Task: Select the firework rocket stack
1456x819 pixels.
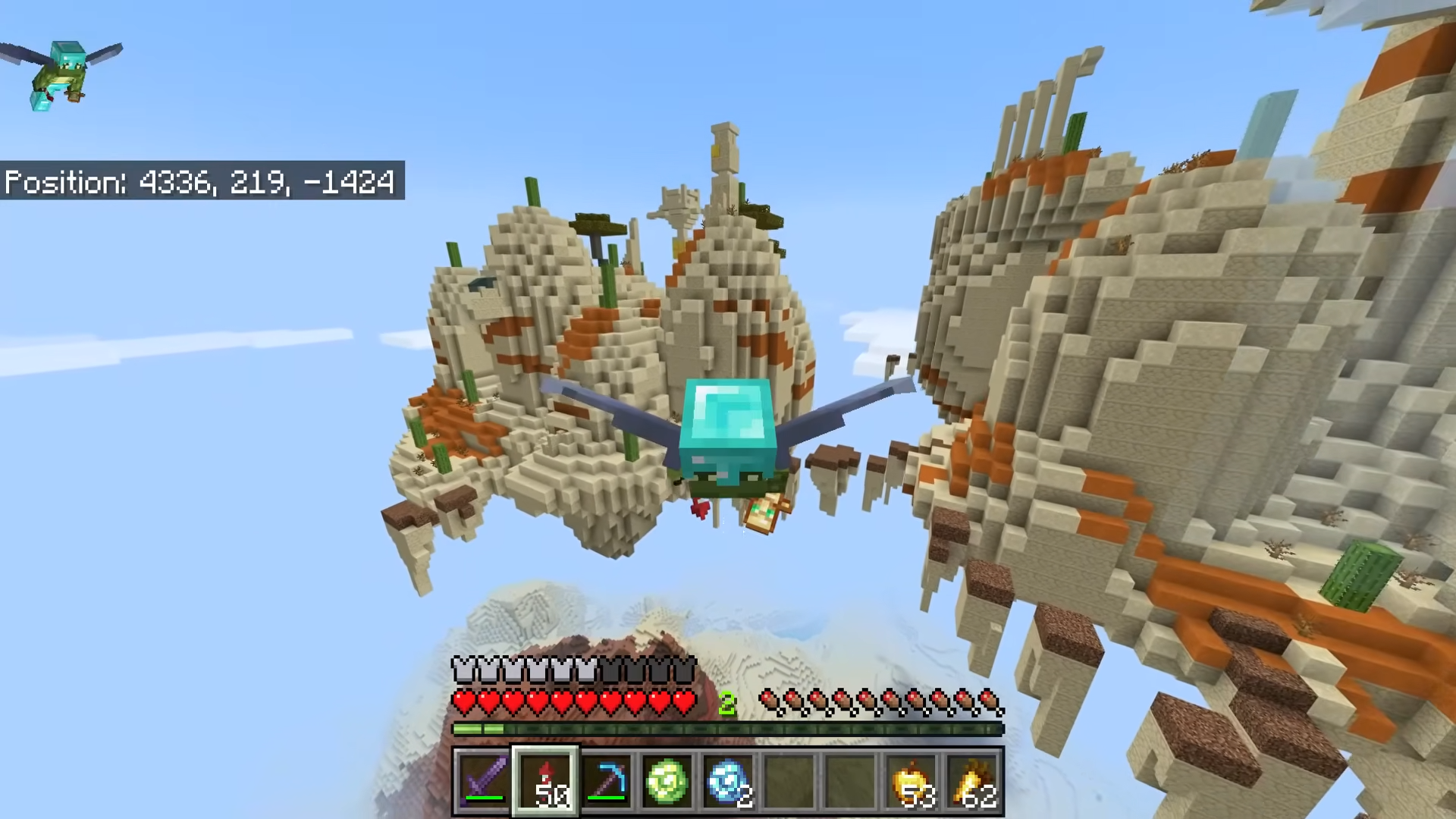Action: click(545, 780)
